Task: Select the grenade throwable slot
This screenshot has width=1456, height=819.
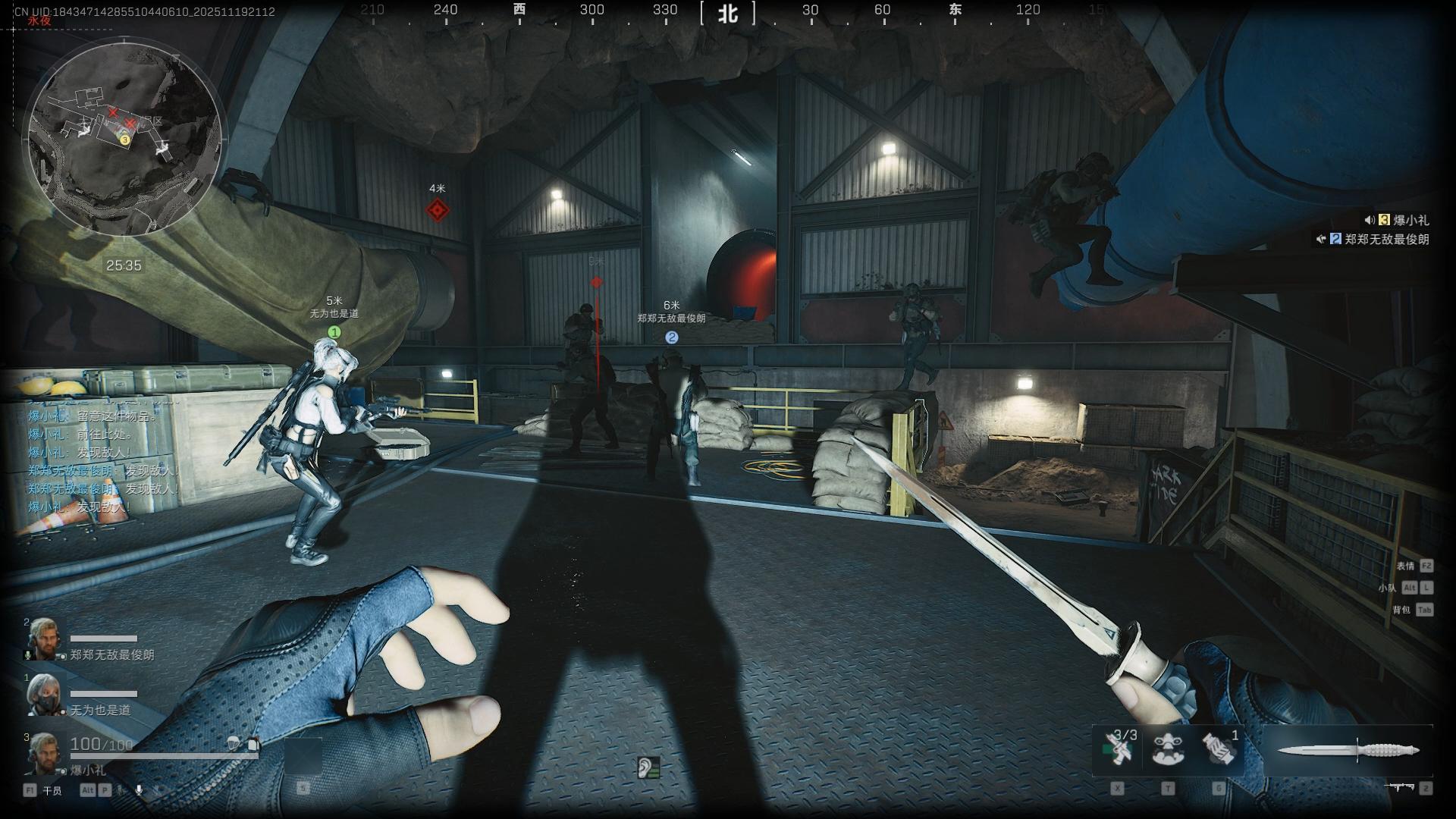Action: click(x=1219, y=748)
